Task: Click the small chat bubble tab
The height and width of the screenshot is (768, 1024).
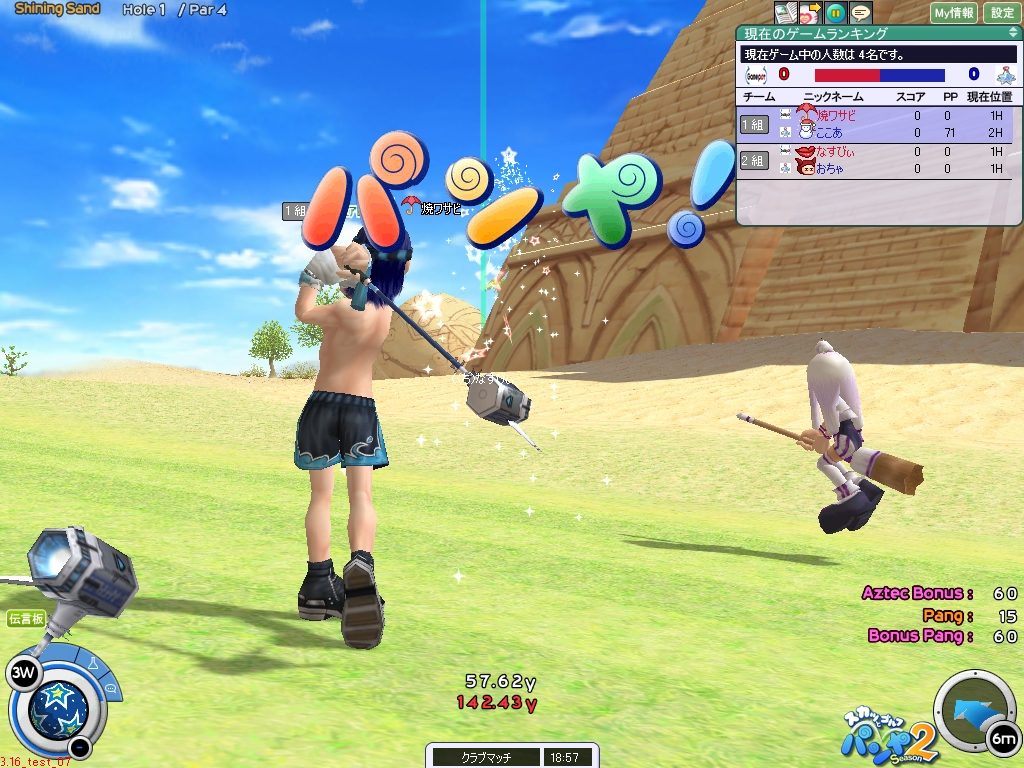Action: (x=111, y=687)
